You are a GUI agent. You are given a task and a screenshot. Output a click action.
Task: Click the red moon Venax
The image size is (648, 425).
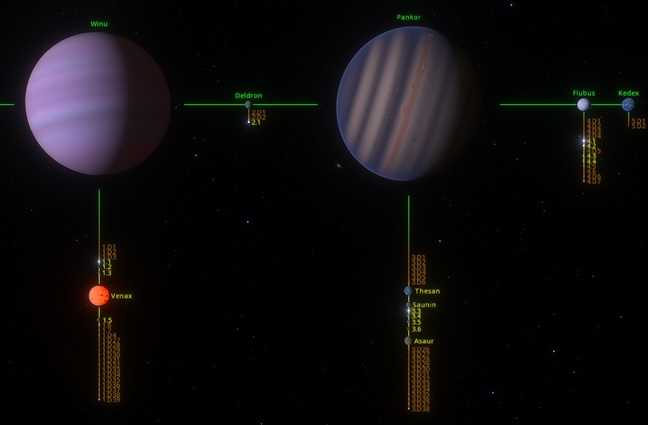pyautogui.click(x=99, y=296)
